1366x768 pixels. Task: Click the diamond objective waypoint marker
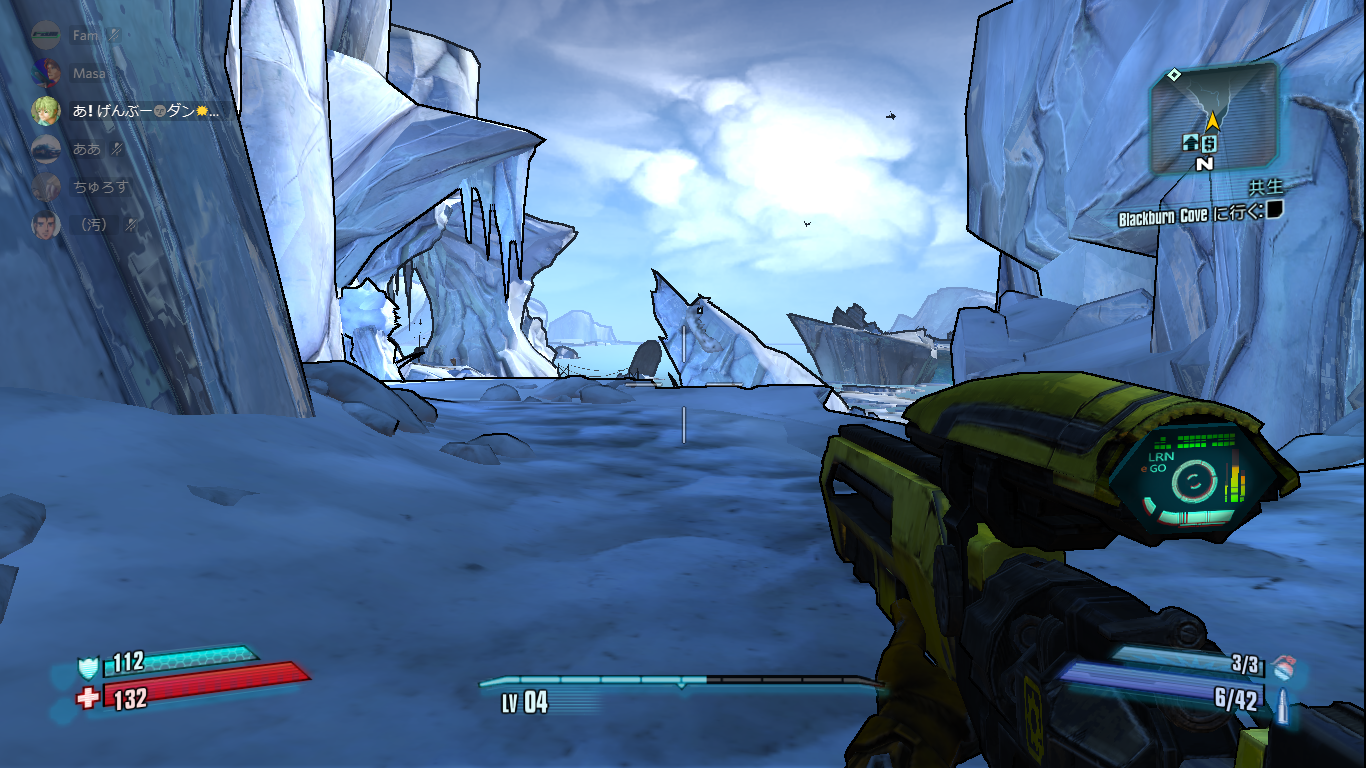click(x=1175, y=74)
